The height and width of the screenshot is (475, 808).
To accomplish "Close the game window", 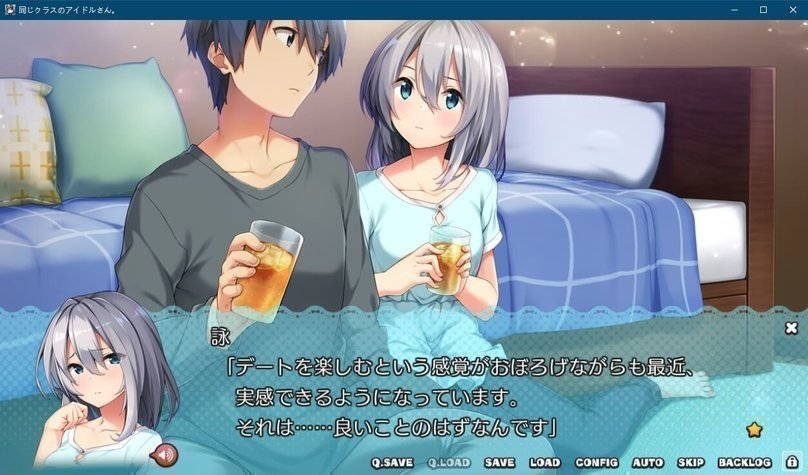I will click(792, 9).
